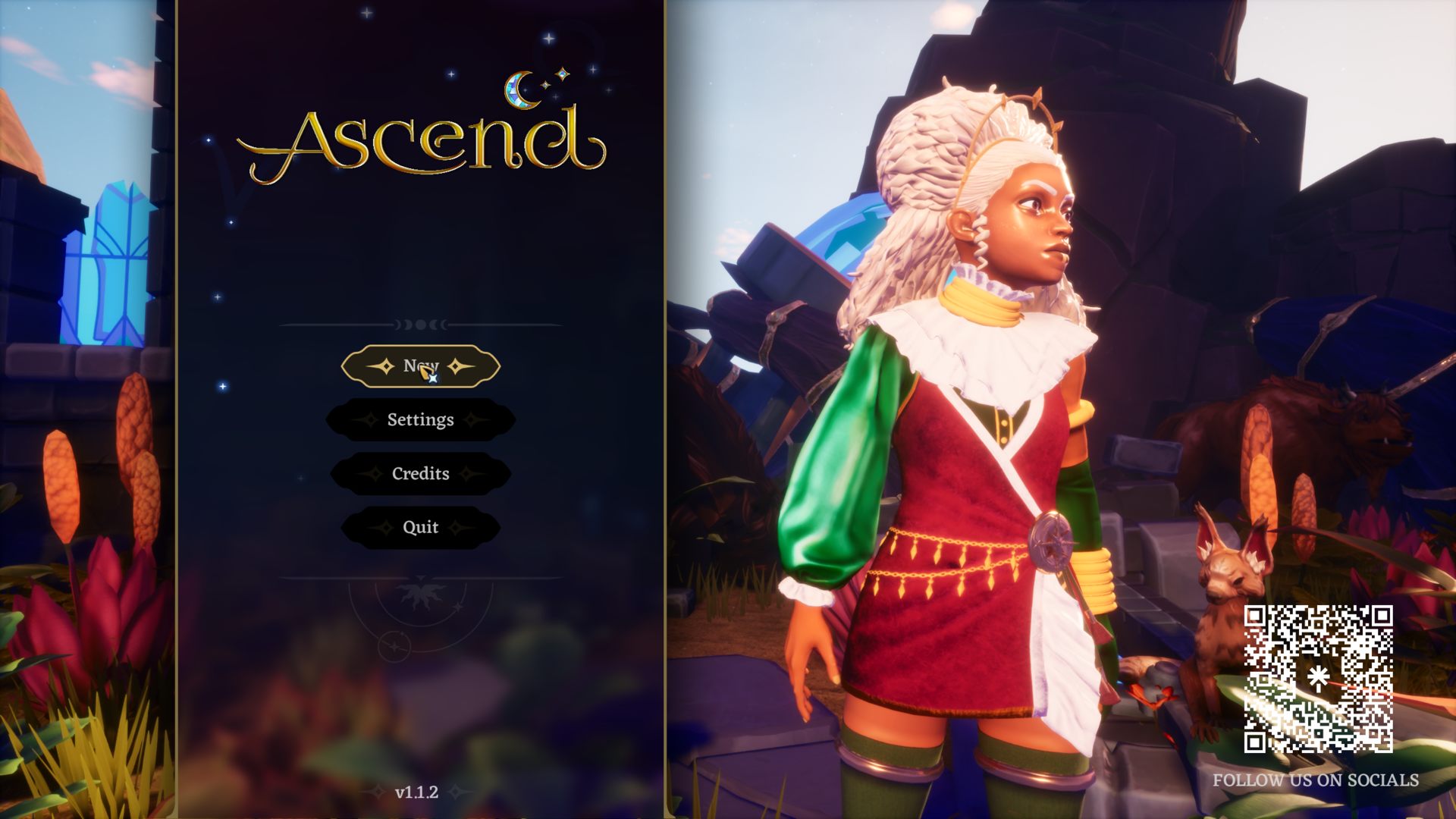The width and height of the screenshot is (1456, 819).
Task: Open the Settings menu
Action: coord(420,420)
